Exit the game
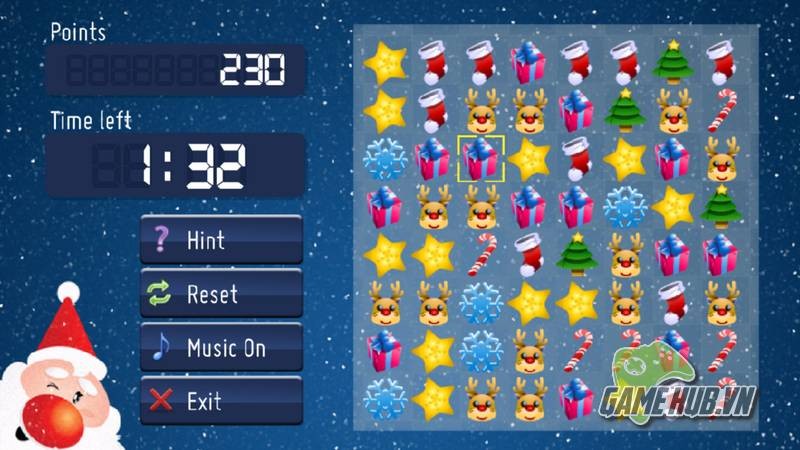Image resolution: width=800 pixels, height=450 pixels. [x=221, y=402]
